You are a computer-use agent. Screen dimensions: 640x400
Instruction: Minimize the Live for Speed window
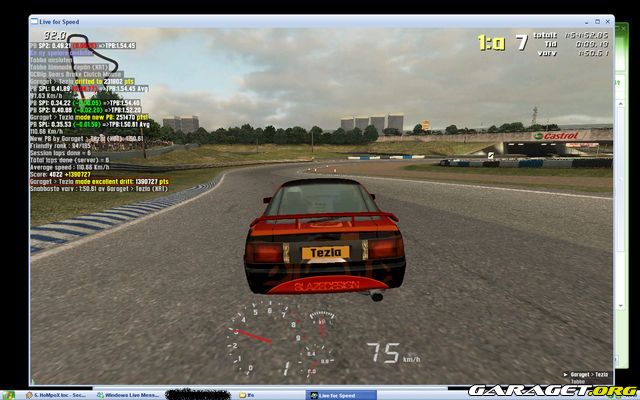(x=585, y=20)
